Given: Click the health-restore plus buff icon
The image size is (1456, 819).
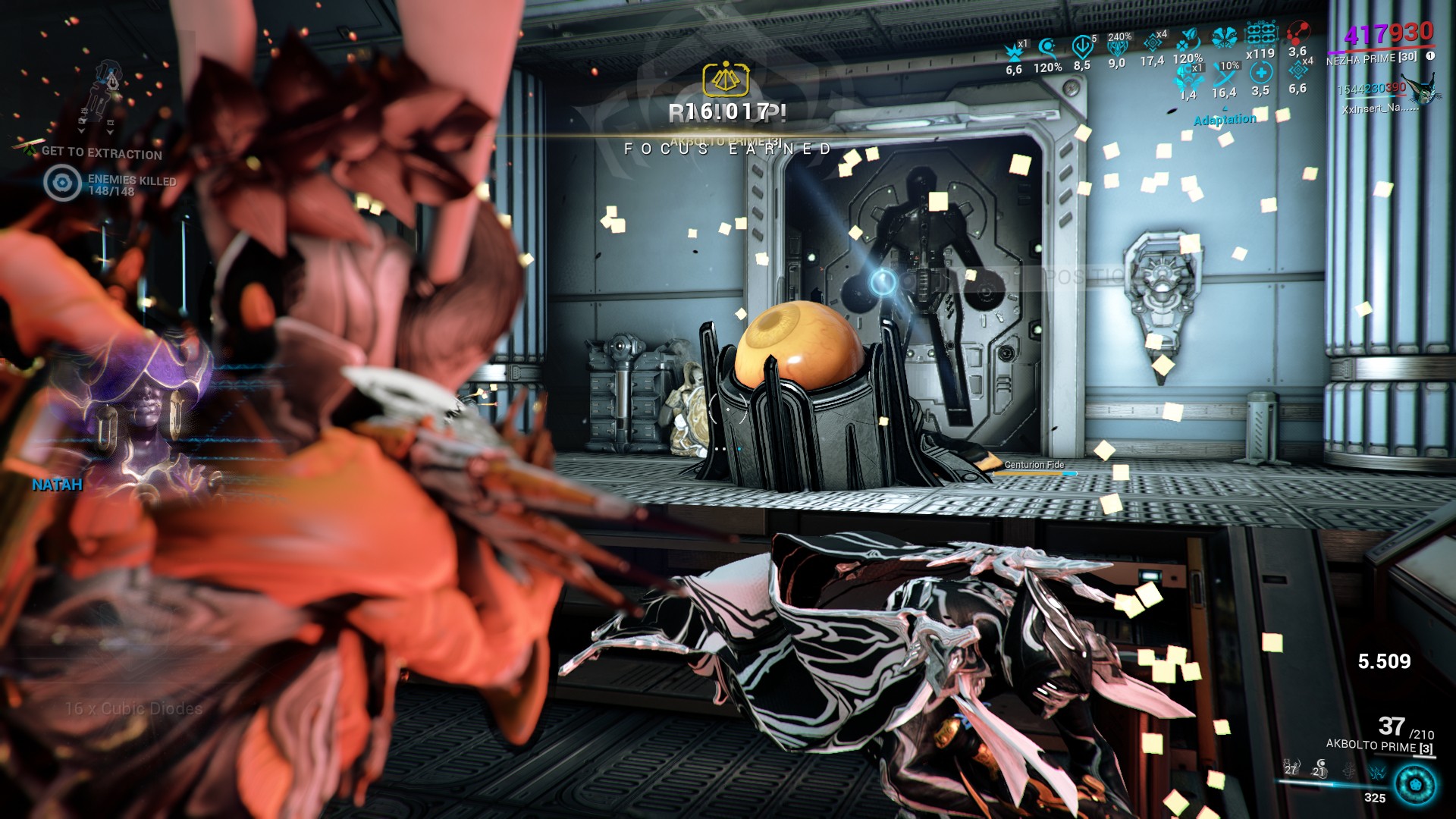Looking at the screenshot, I should 1260,73.
